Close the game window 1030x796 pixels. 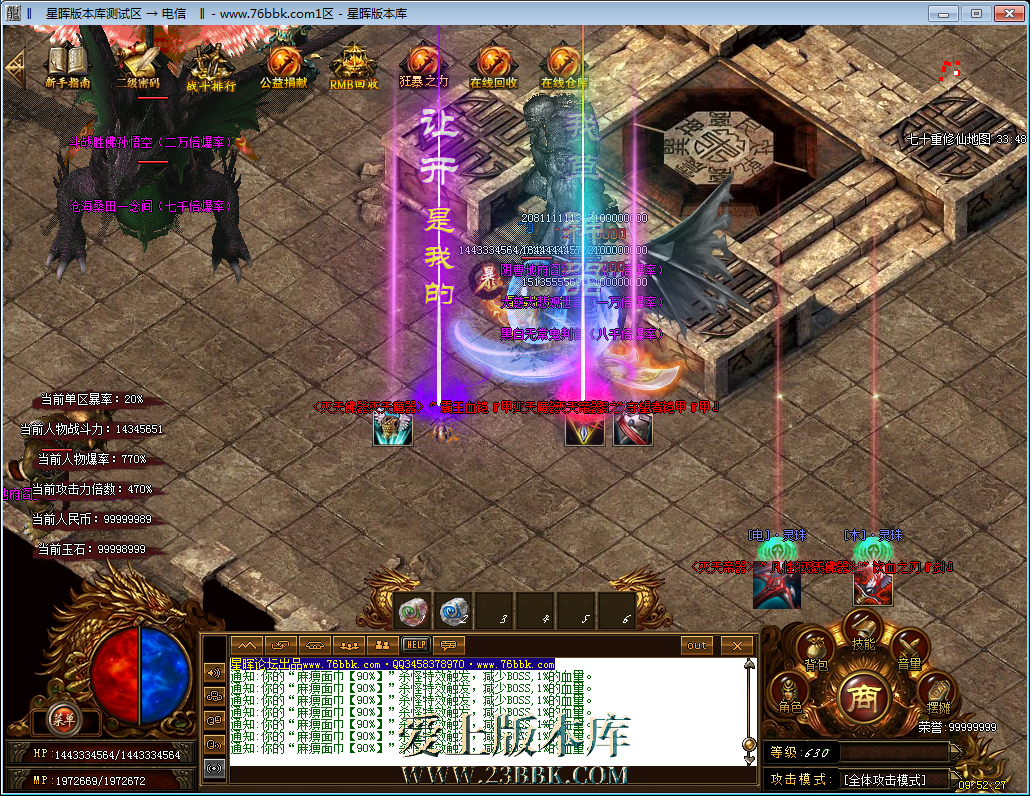click(x=1005, y=13)
